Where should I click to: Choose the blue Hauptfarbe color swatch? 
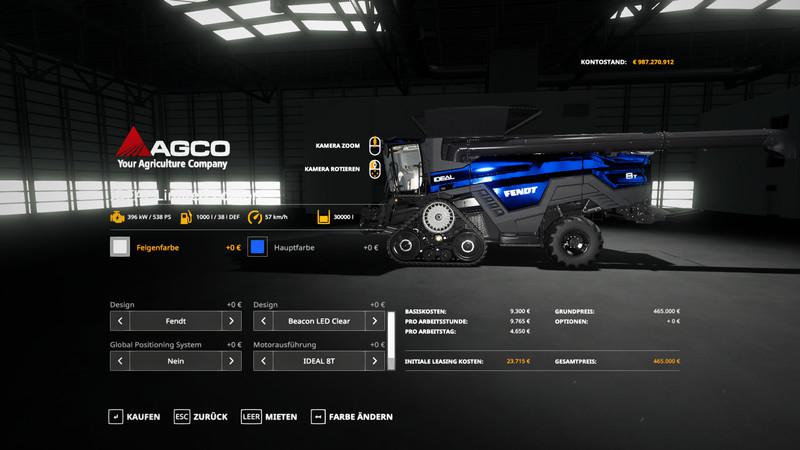point(258,247)
